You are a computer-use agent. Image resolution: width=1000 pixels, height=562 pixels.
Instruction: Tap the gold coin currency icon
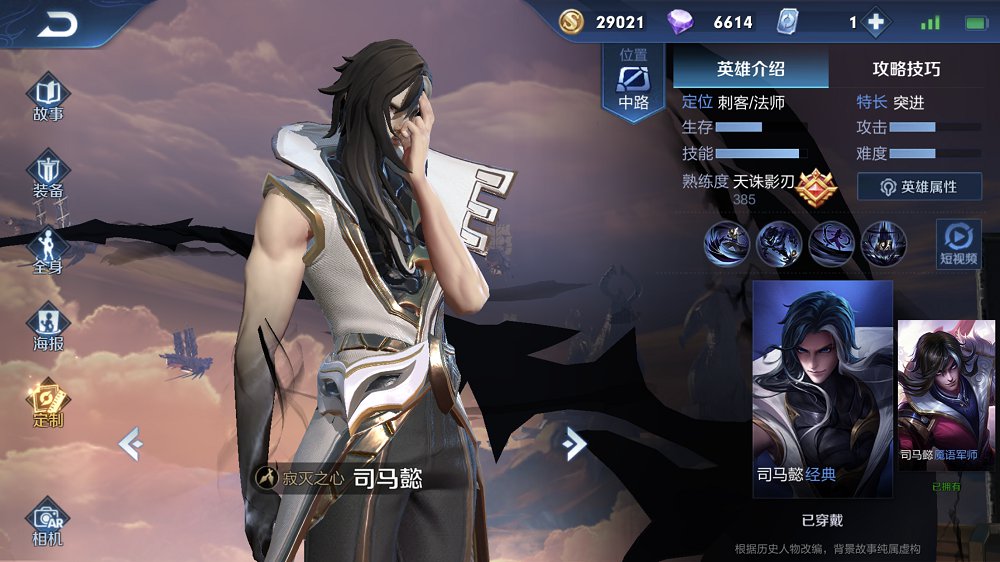pyautogui.click(x=571, y=22)
